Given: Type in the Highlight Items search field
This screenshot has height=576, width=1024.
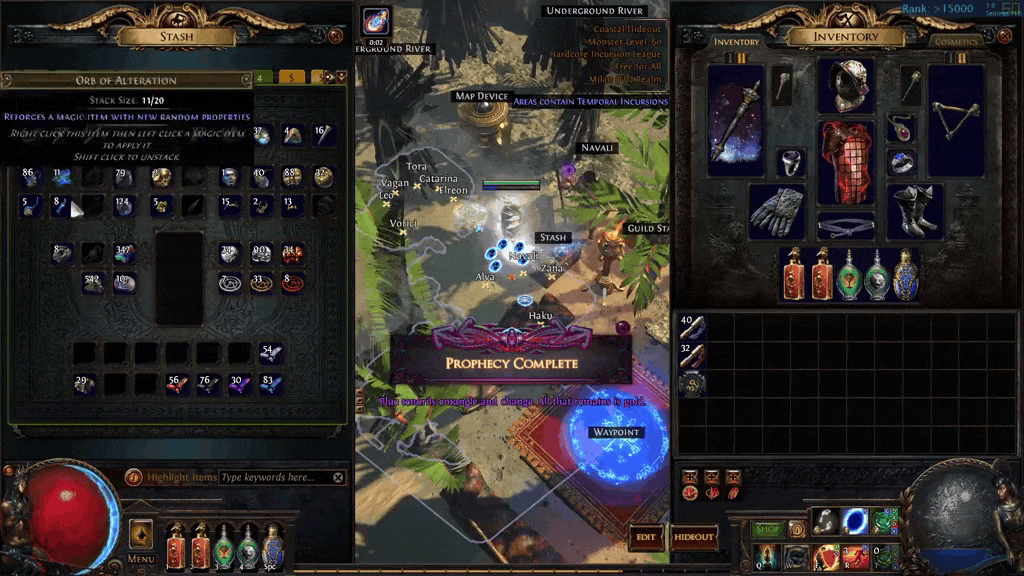Looking at the screenshot, I should click(x=275, y=478).
